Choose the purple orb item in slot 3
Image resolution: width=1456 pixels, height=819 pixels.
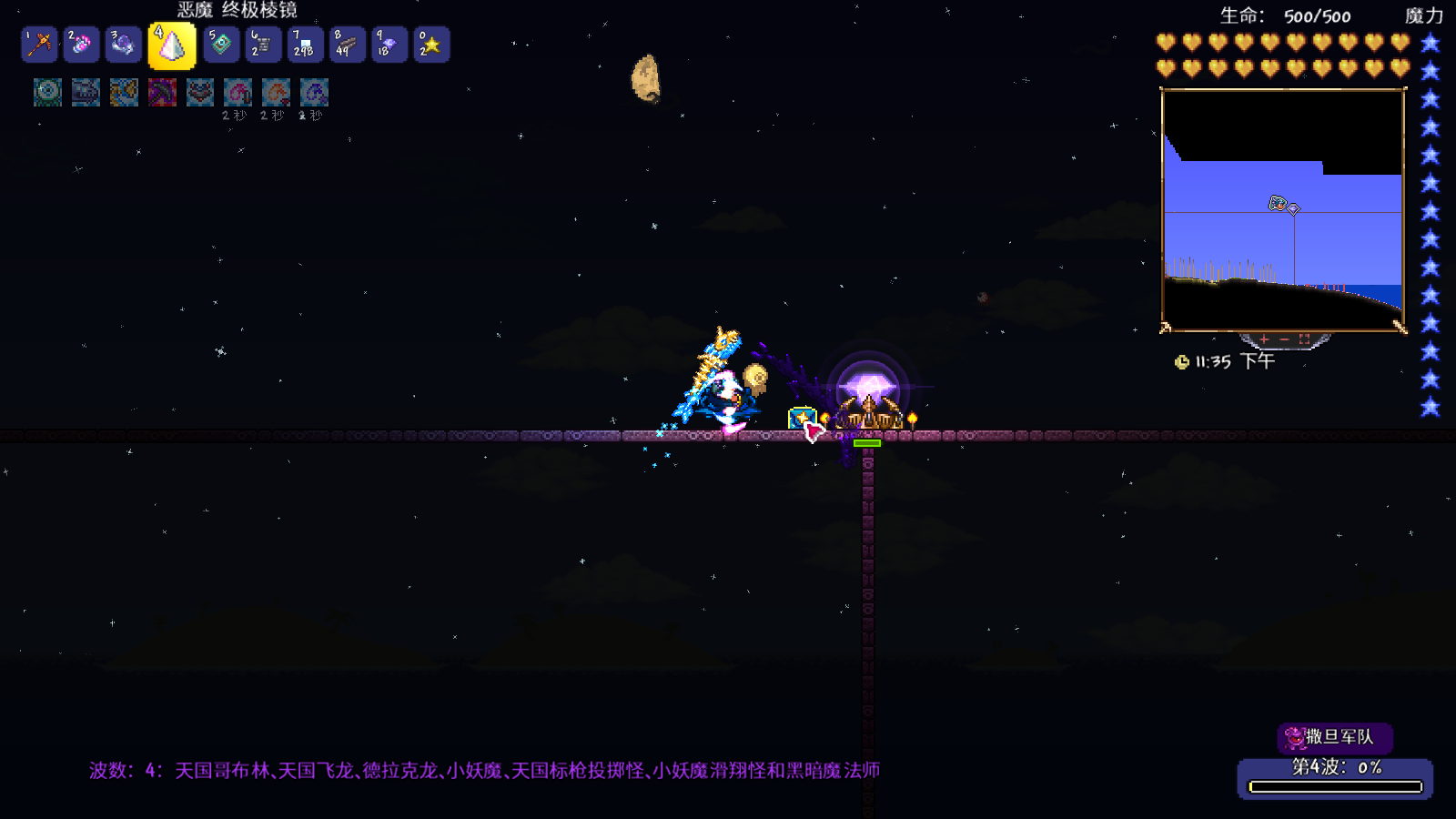pos(123,45)
